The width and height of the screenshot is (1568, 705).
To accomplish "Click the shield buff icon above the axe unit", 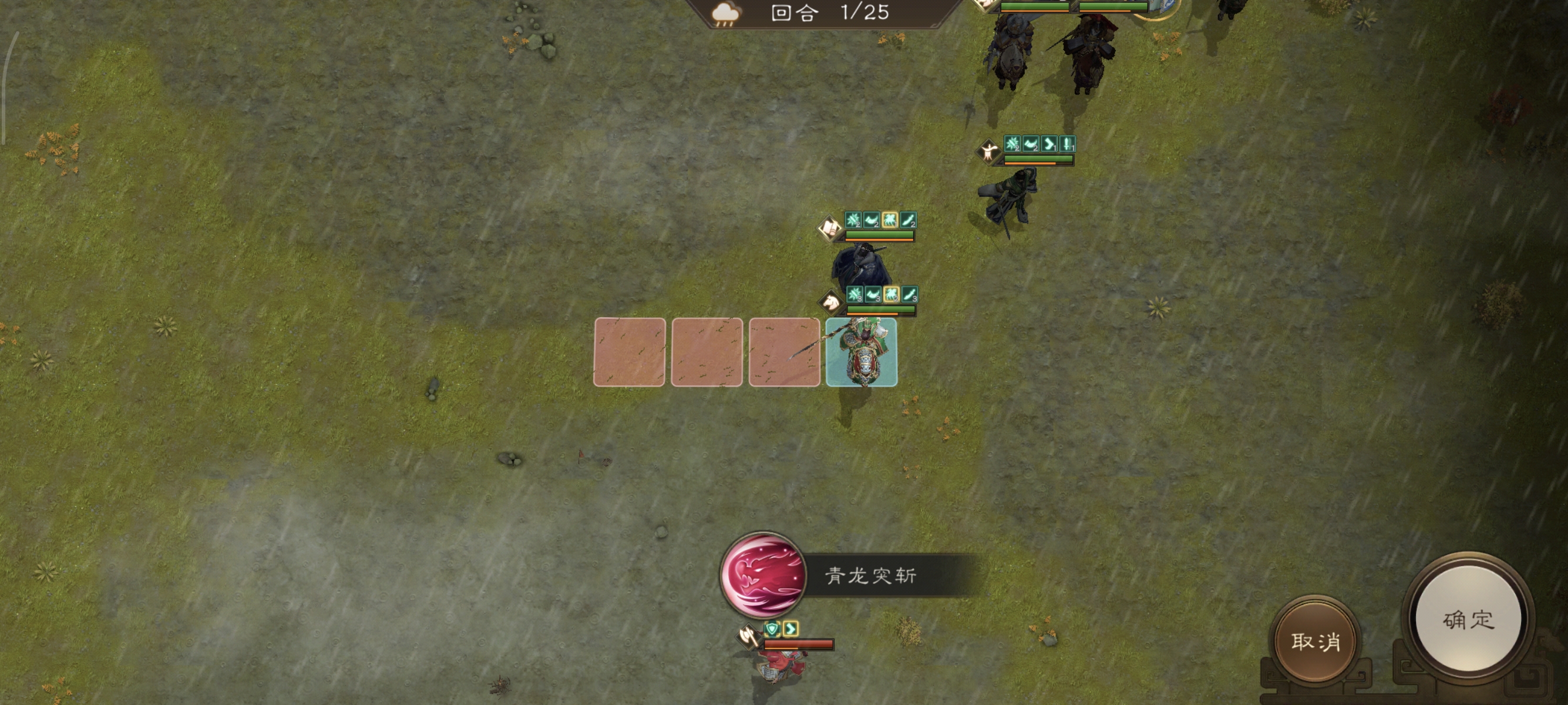I will pos(773,629).
